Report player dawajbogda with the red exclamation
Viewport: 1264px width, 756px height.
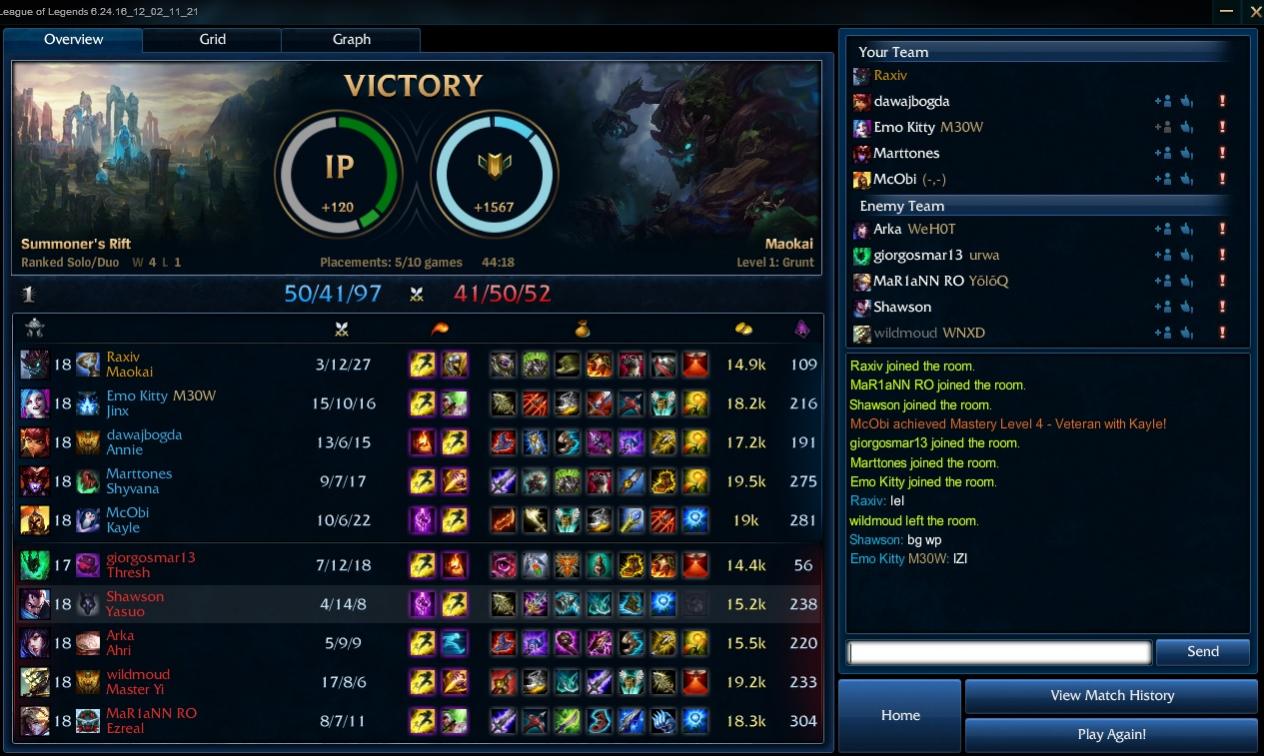[x=1221, y=101]
